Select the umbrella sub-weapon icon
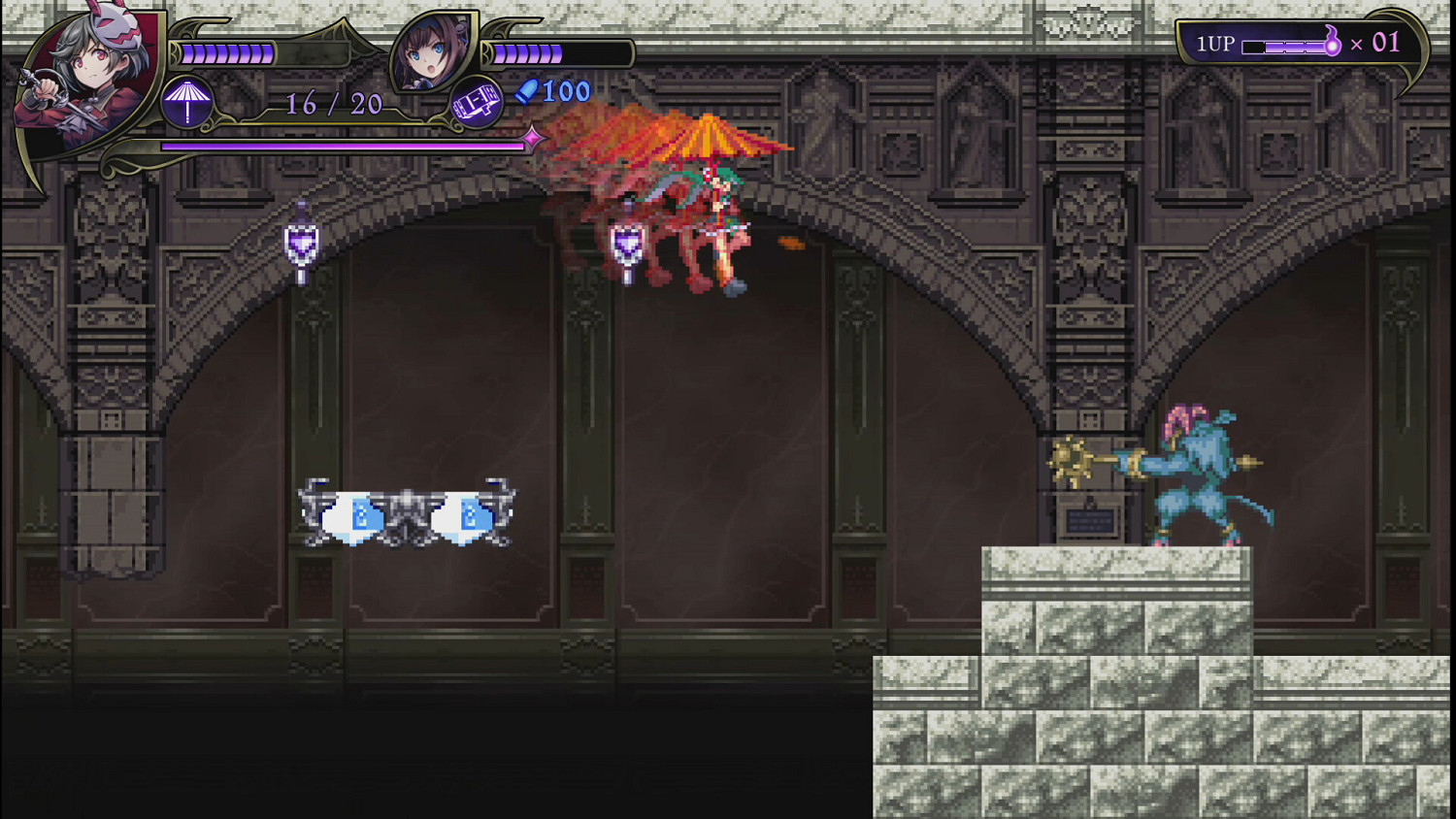 [x=187, y=100]
